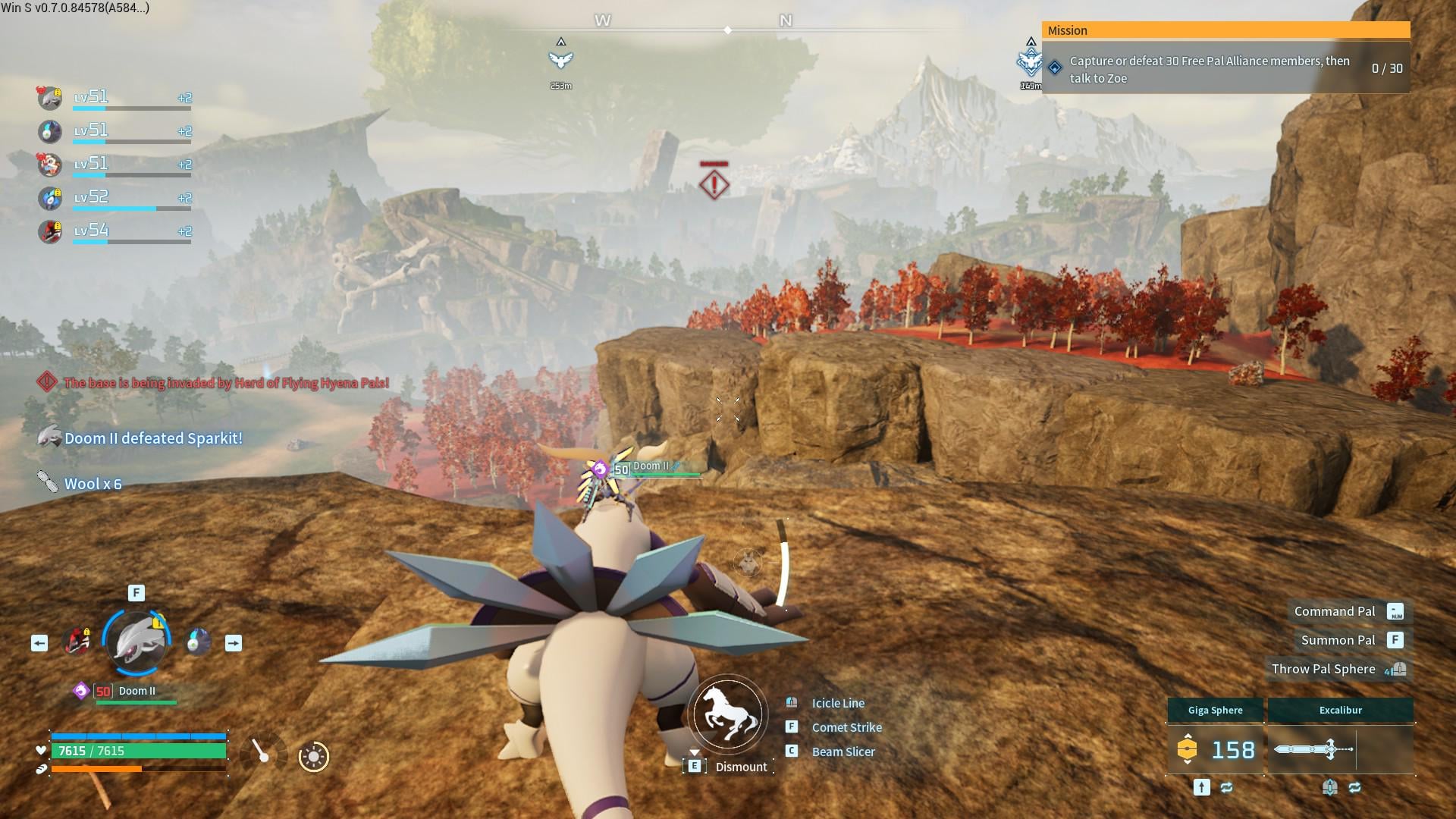1456x819 pixels.
Task: Switch to next Pal with right arrow
Action: [234, 644]
